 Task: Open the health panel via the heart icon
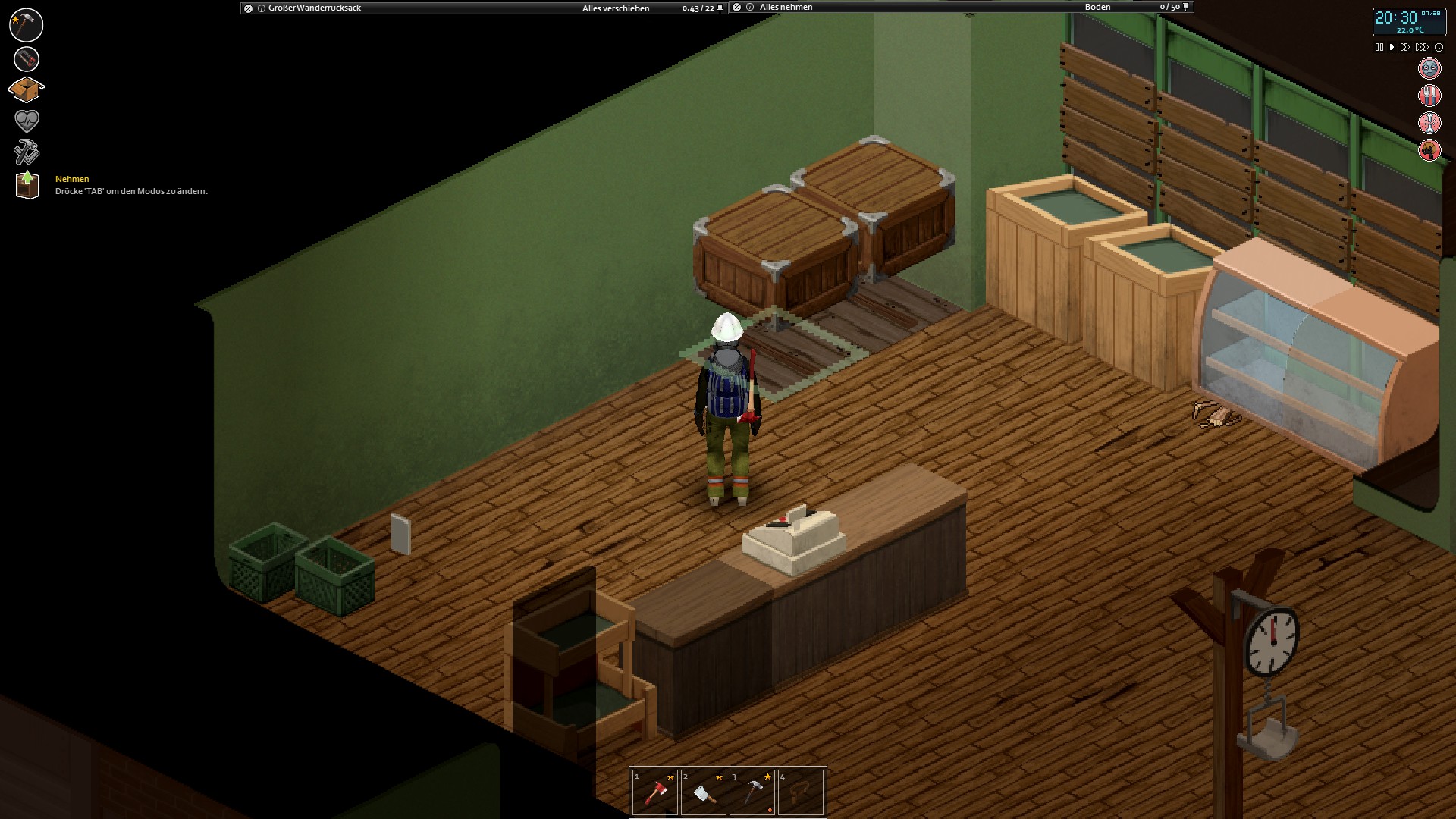pyautogui.click(x=27, y=120)
